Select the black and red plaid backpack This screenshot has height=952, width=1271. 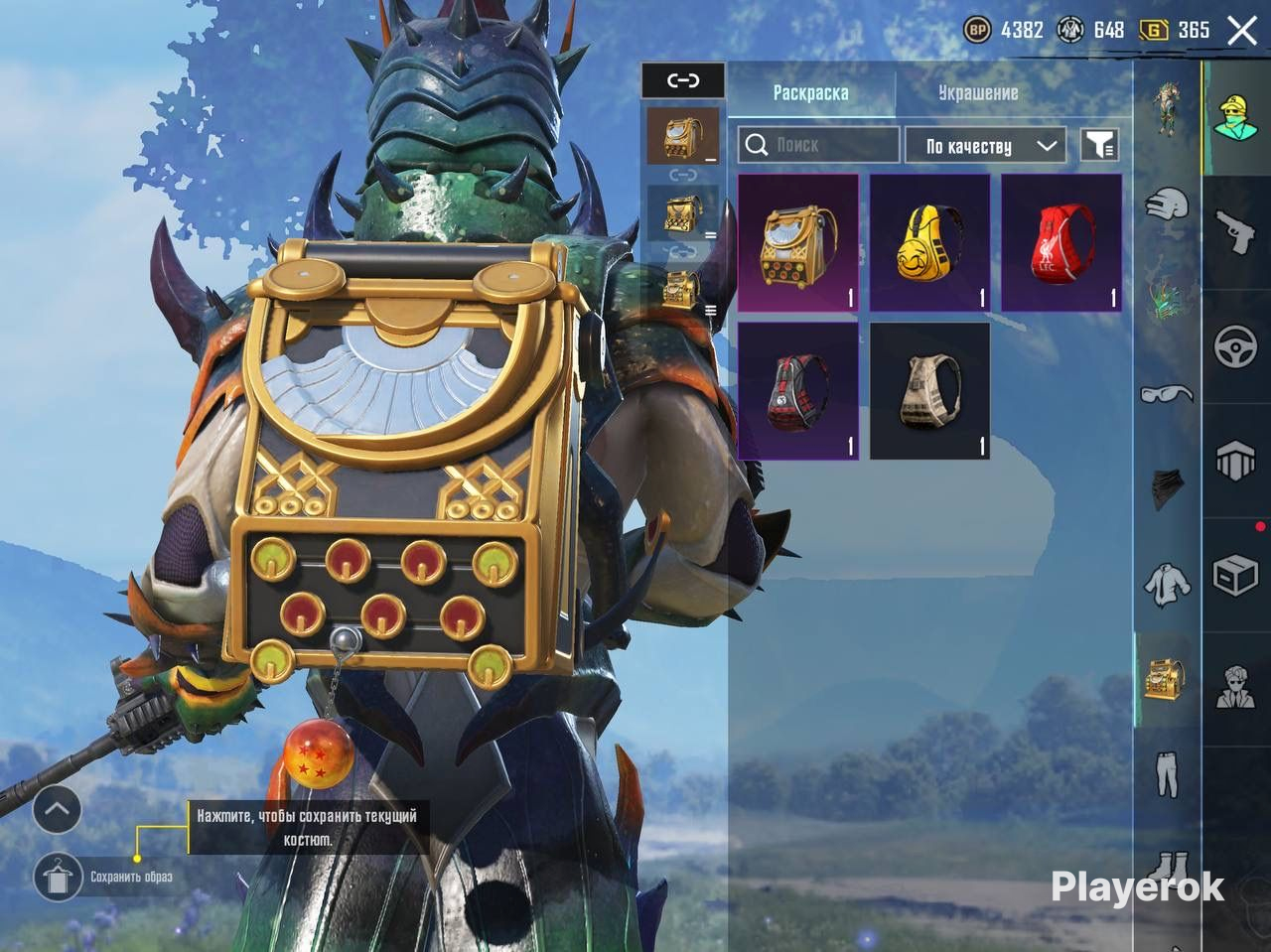[797, 391]
